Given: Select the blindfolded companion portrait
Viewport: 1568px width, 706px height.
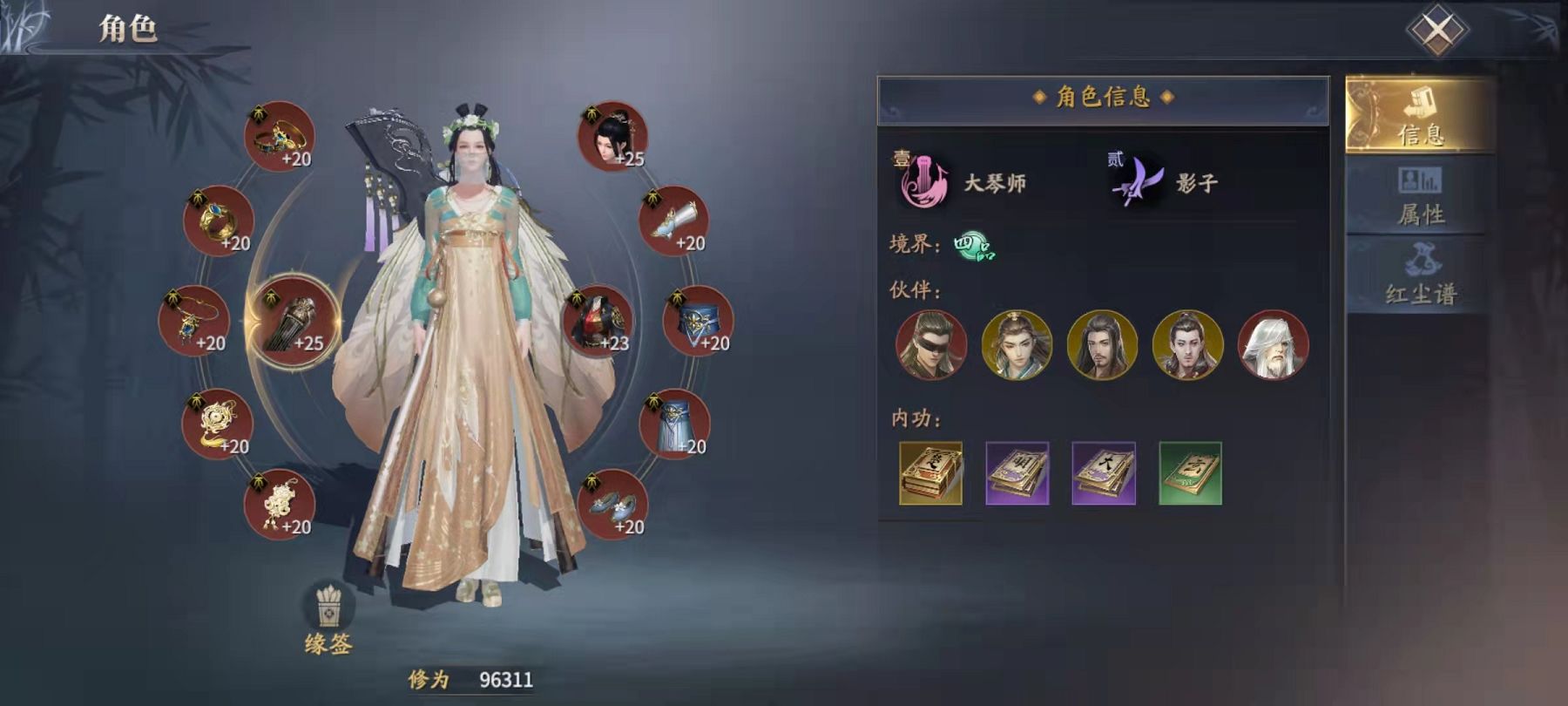Looking at the screenshot, I should click(931, 345).
